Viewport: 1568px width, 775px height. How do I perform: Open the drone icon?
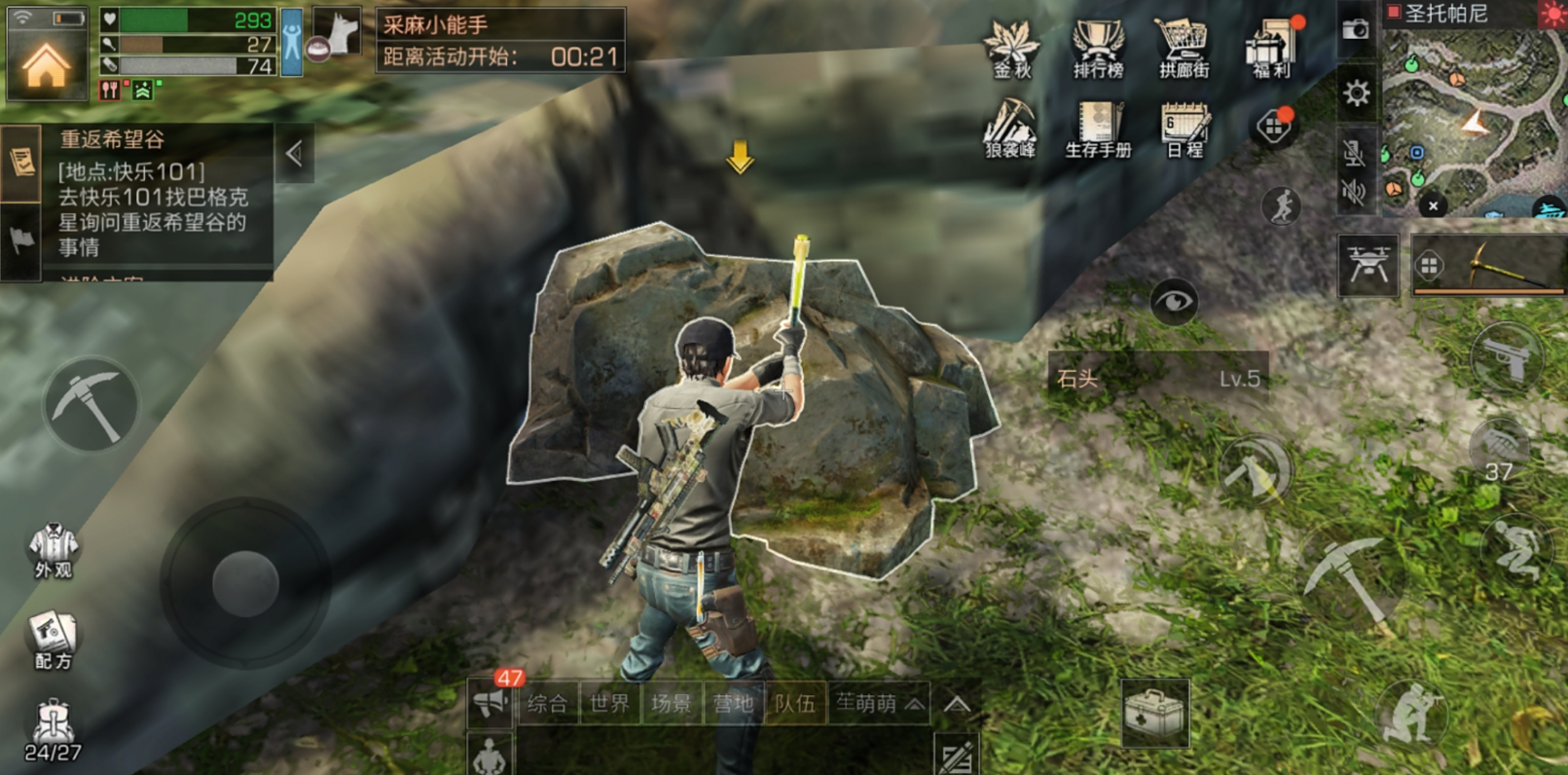[x=1367, y=265]
